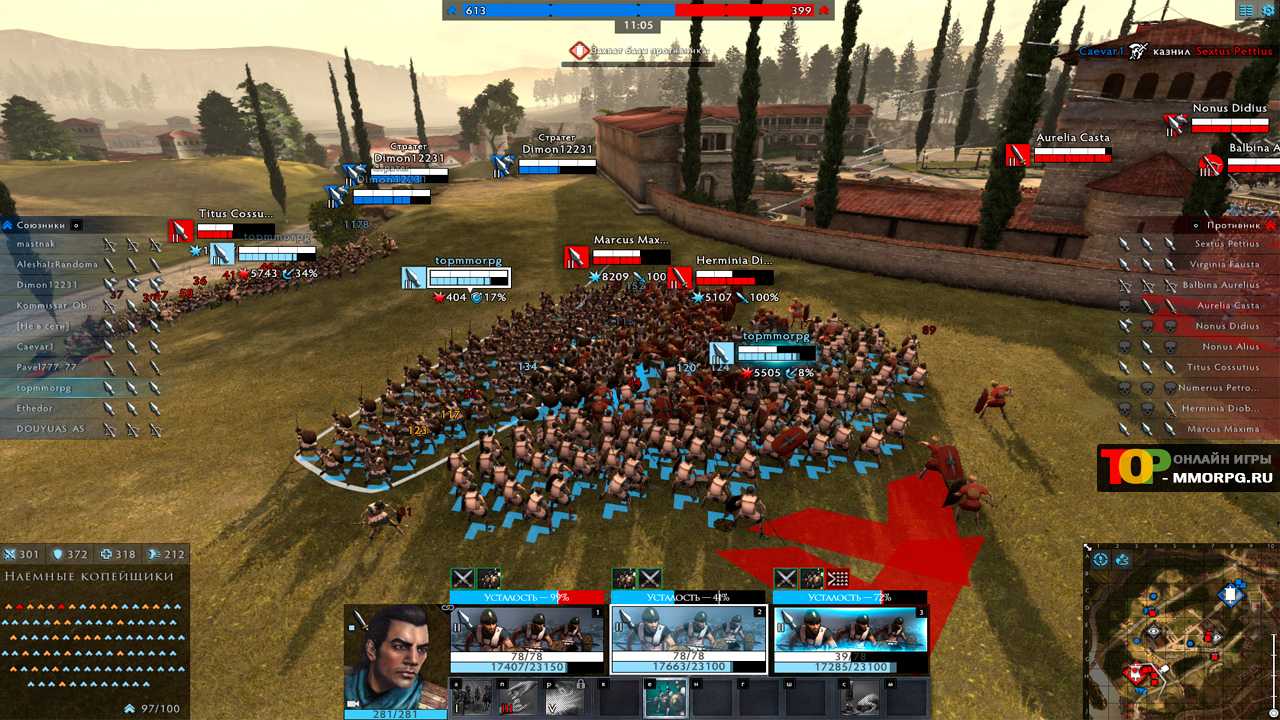Center minimap with the target icon
Image resolution: width=1280 pixels, height=720 pixels.
[1100, 560]
